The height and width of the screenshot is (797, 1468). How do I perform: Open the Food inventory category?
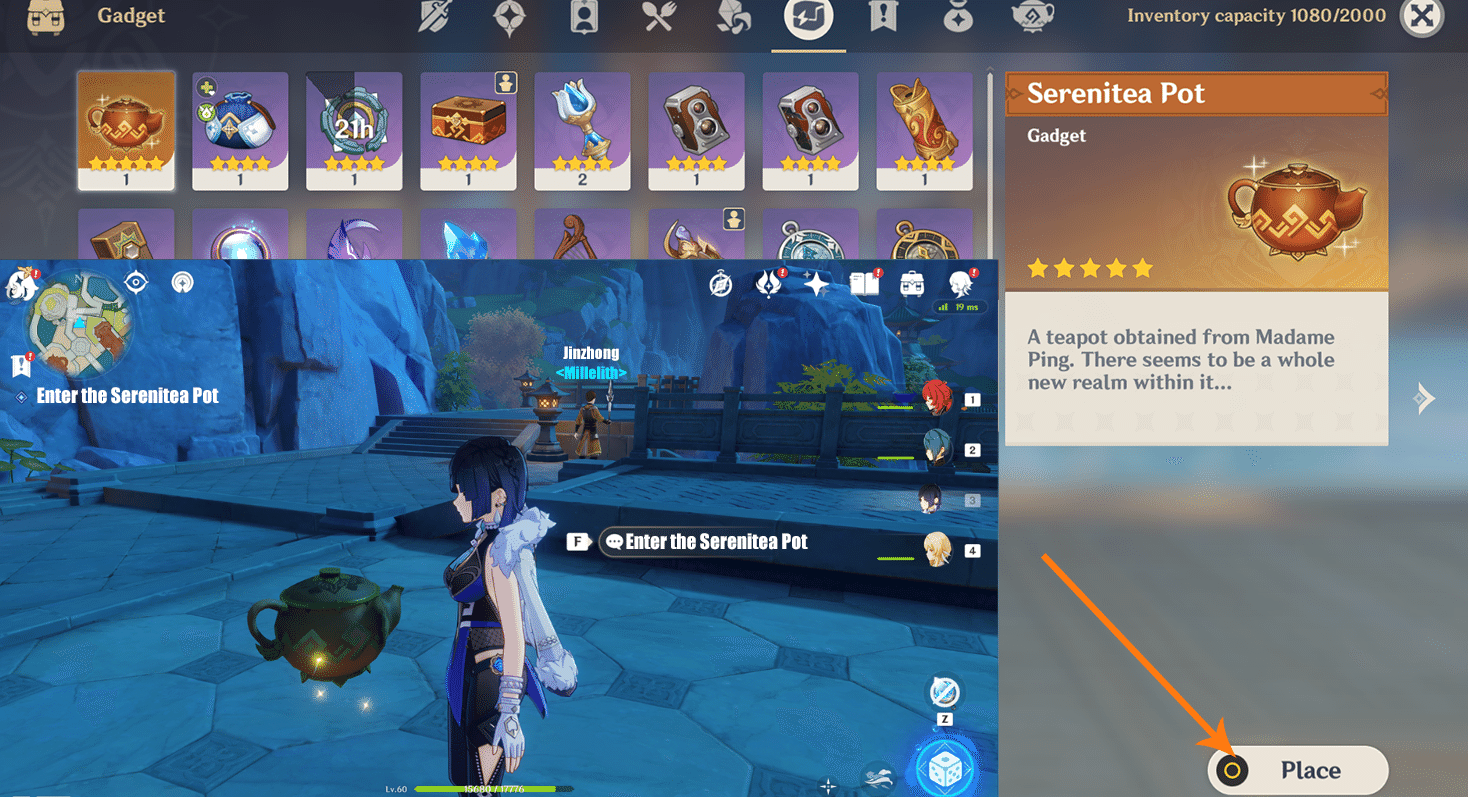657,17
